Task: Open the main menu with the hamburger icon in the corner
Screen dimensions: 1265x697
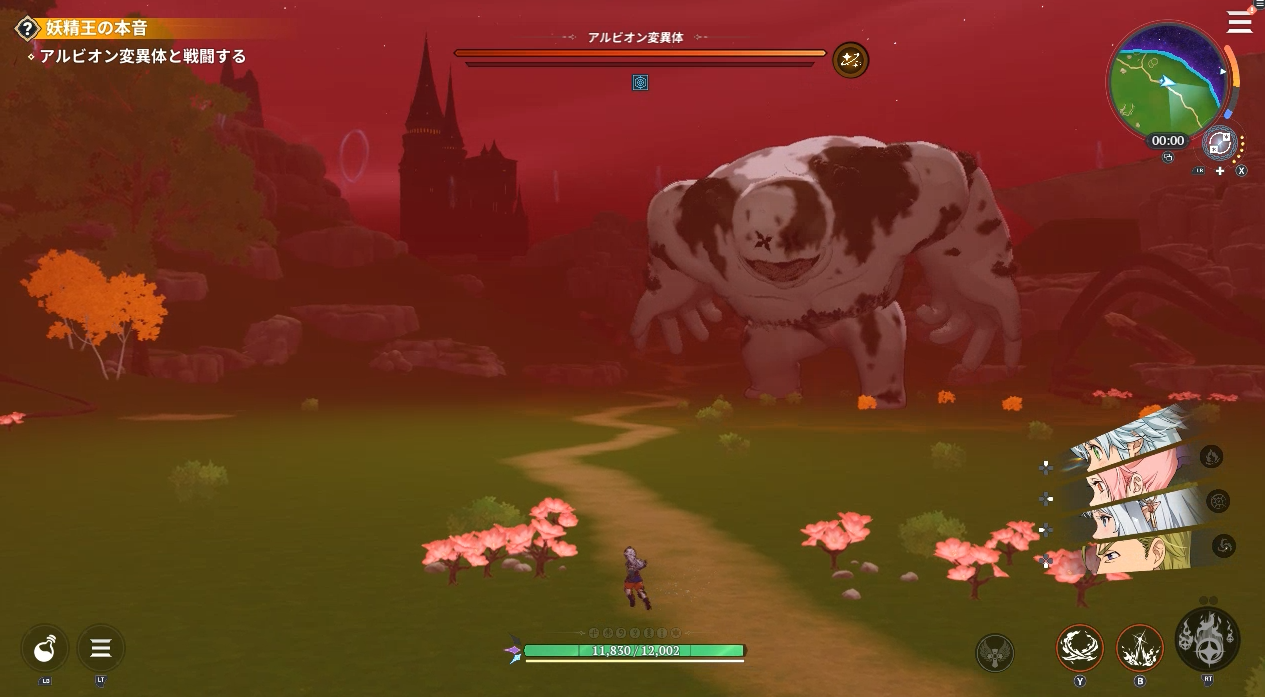Action: pos(1239,21)
